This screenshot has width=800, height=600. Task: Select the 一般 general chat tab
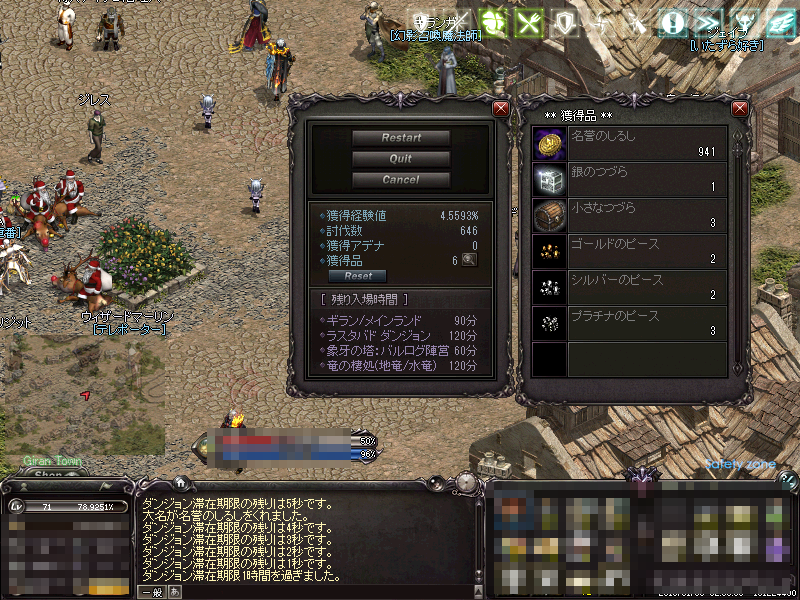tap(151, 592)
